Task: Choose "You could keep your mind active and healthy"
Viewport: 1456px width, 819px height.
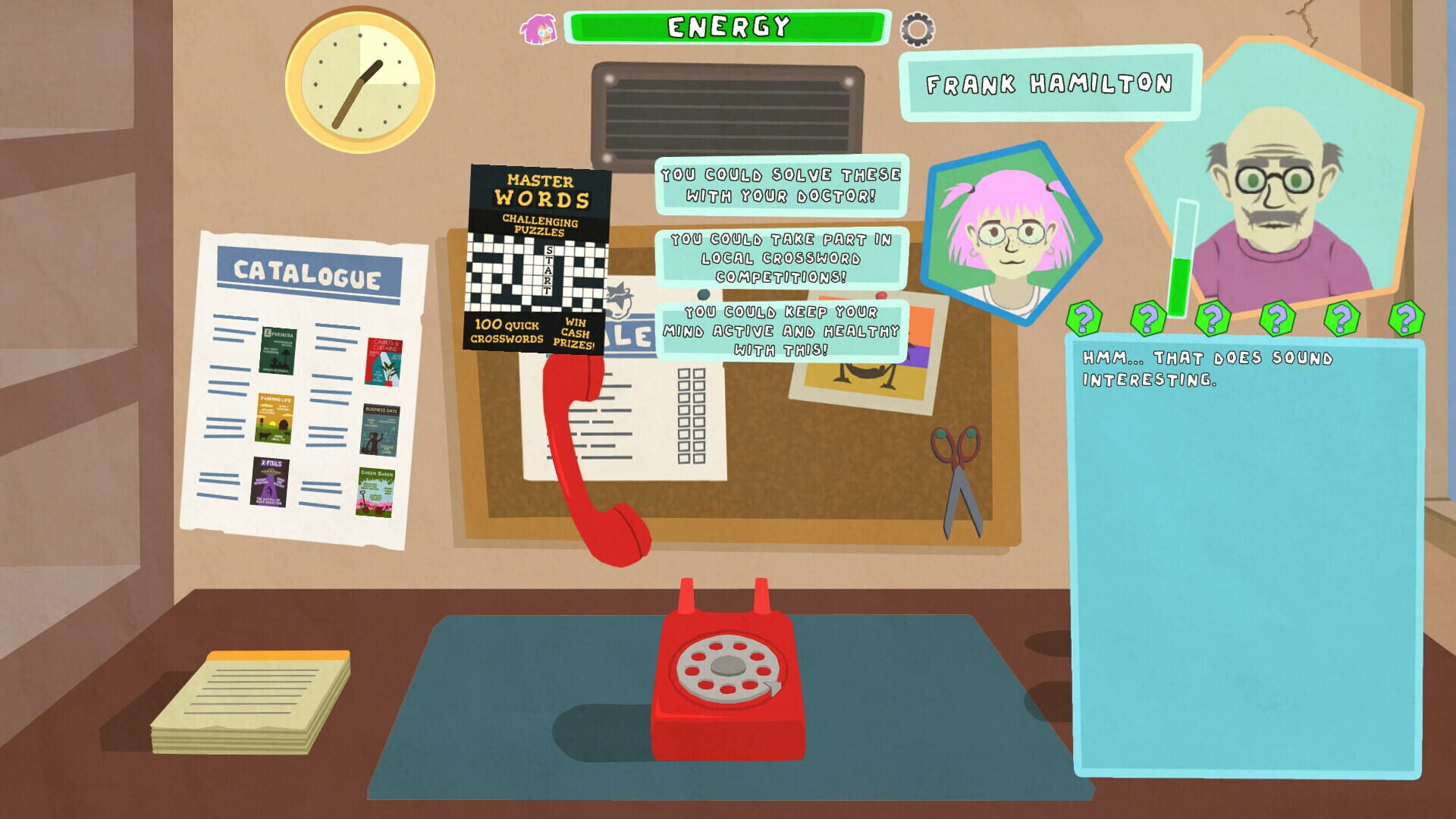Action: (781, 331)
